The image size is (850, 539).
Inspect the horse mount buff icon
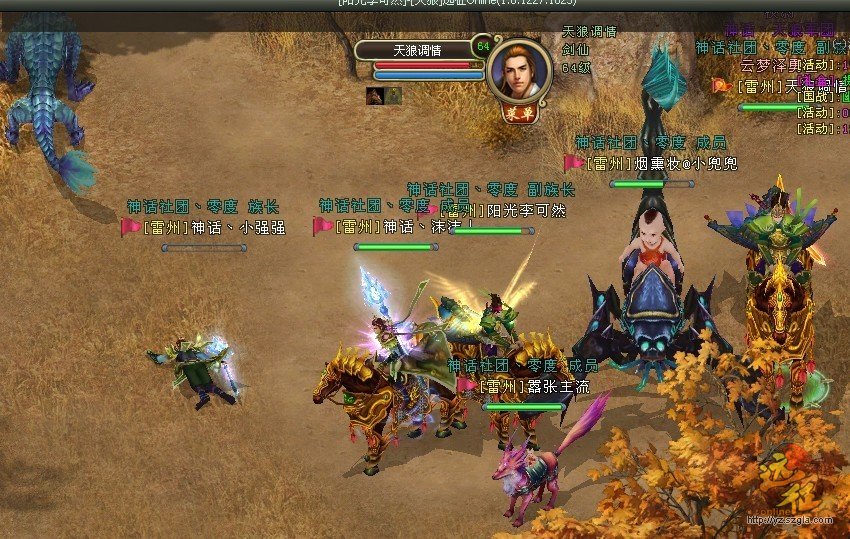(x=376, y=96)
